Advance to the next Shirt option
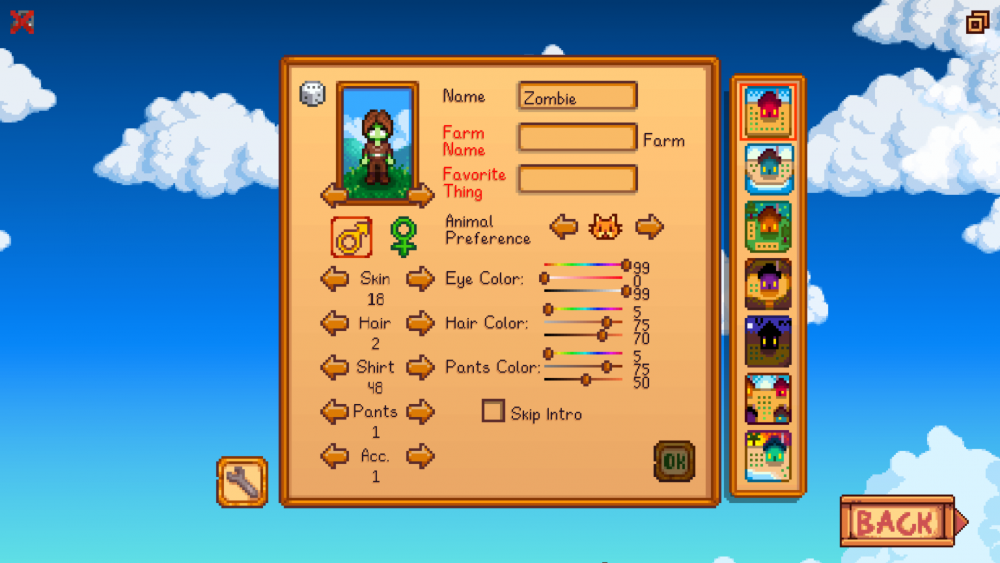The width and height of the screenshot is (1000, 563). point(421,367)
